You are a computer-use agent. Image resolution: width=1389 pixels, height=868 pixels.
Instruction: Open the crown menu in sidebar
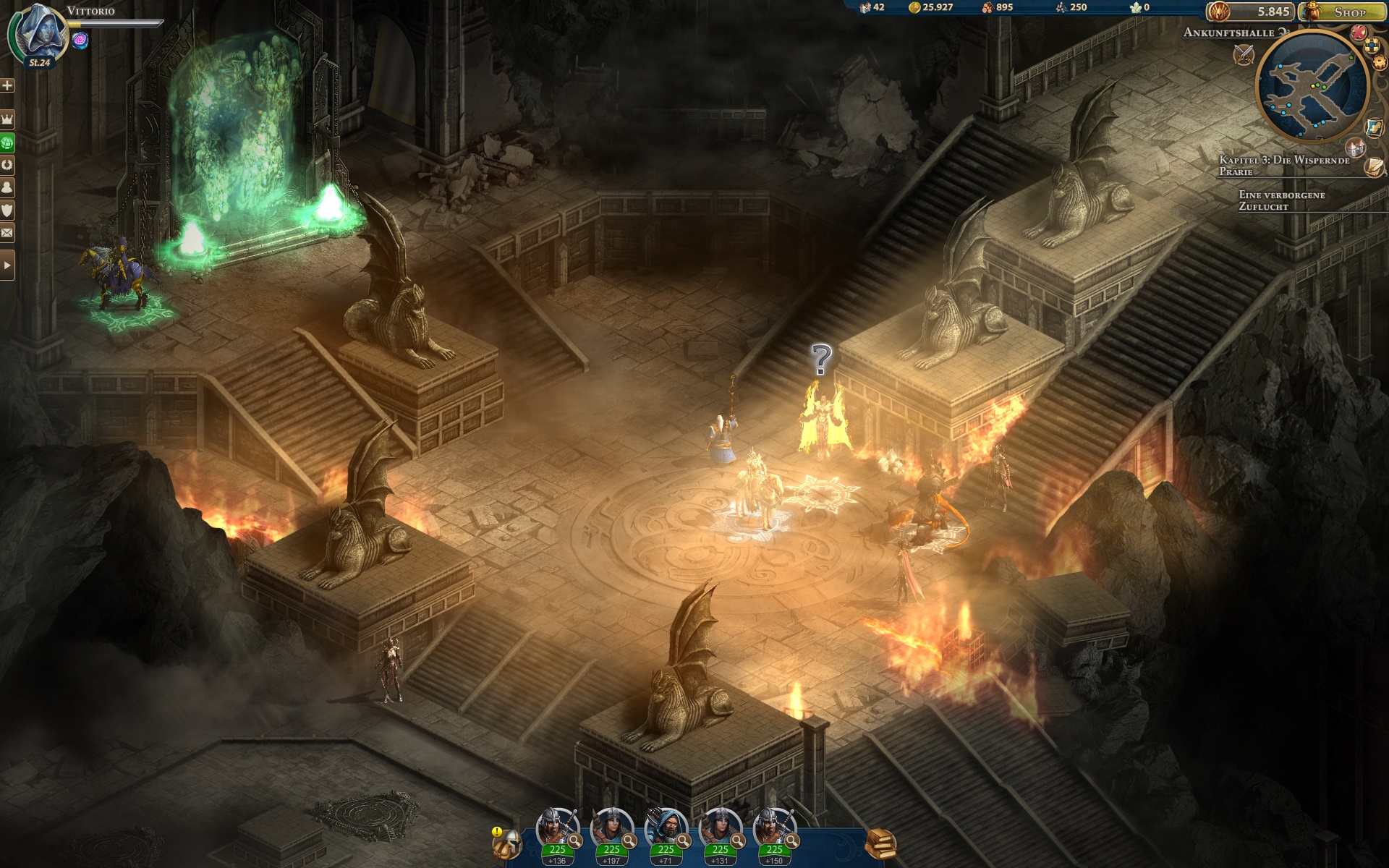coord(7,119)
